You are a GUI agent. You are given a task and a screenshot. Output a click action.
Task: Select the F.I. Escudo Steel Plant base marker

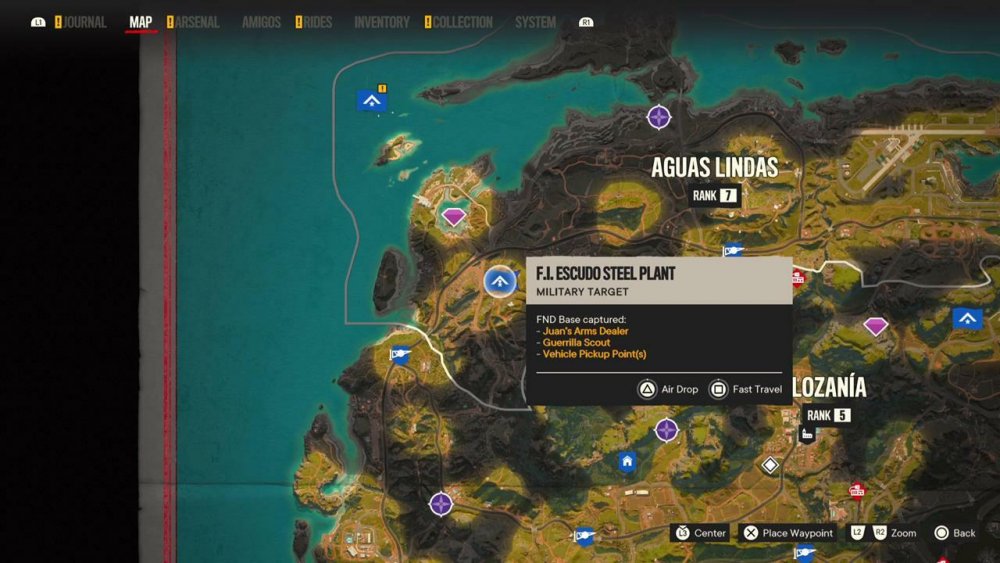click(500, 282)
